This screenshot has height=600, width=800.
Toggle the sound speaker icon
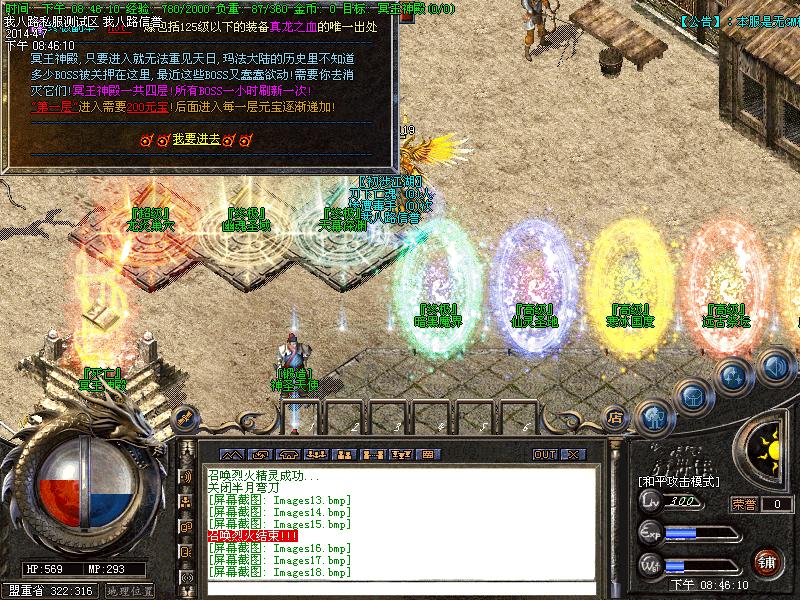click(x=773, y=365)
